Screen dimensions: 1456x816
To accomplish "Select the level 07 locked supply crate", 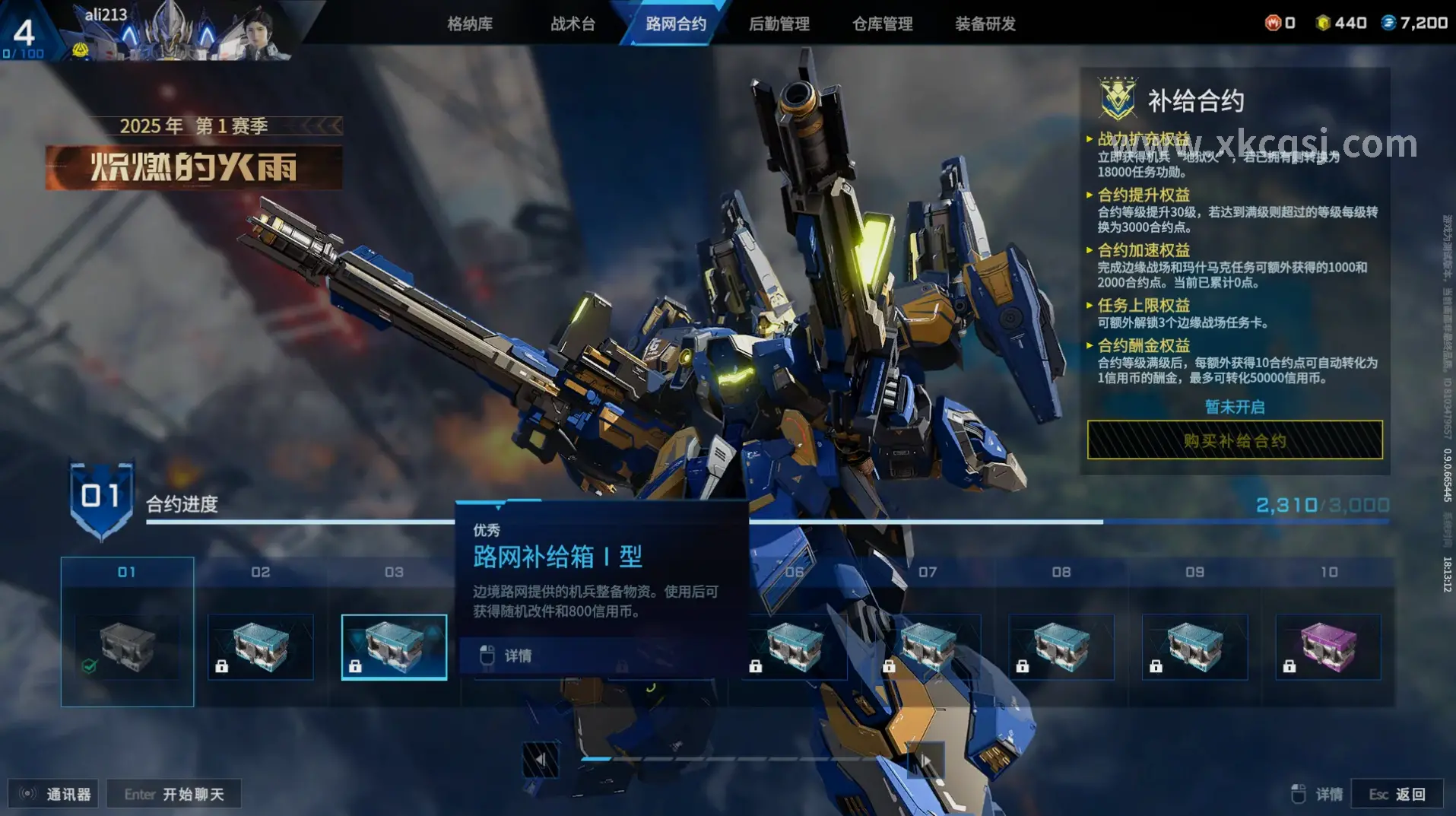I will tap(928, 647).
